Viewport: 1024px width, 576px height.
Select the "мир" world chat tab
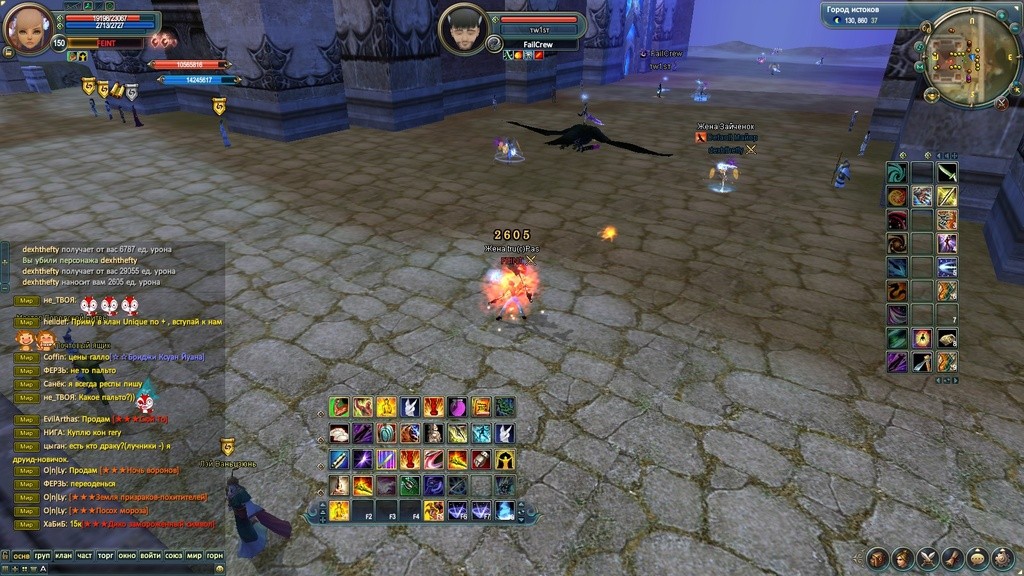[x=193, y=555]
